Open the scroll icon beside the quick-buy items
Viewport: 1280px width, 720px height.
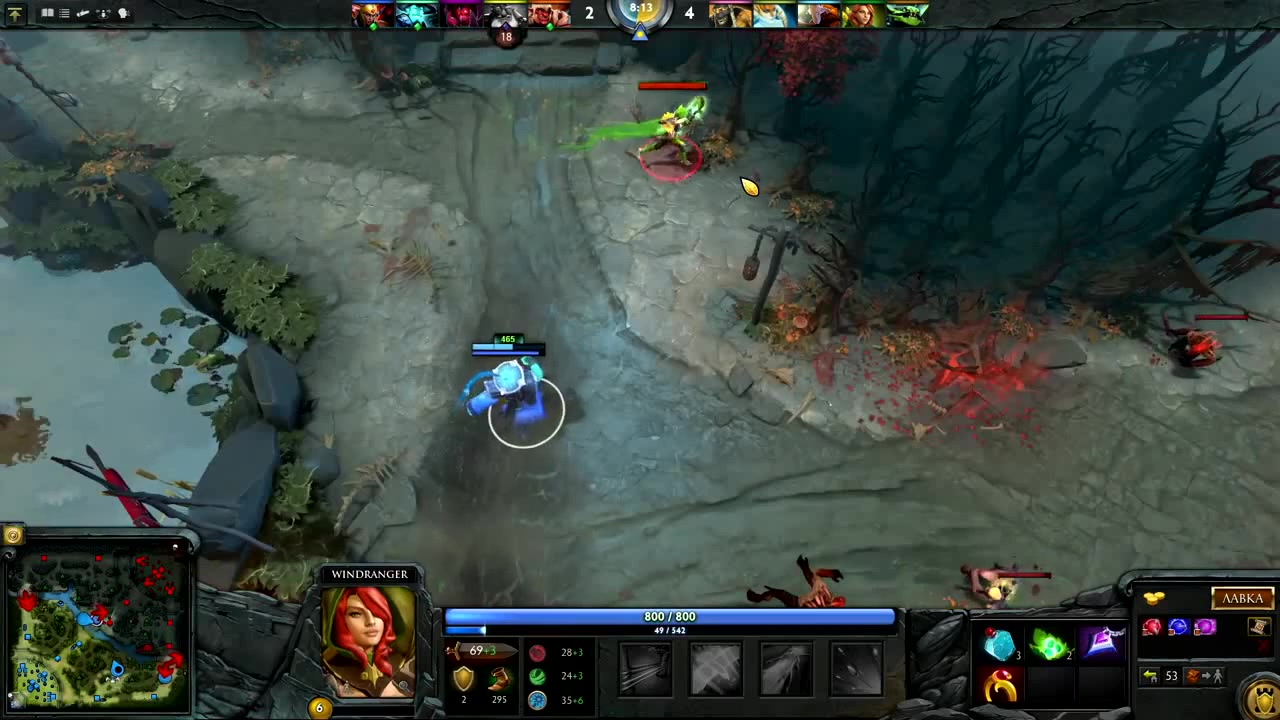coord(1258,627)
